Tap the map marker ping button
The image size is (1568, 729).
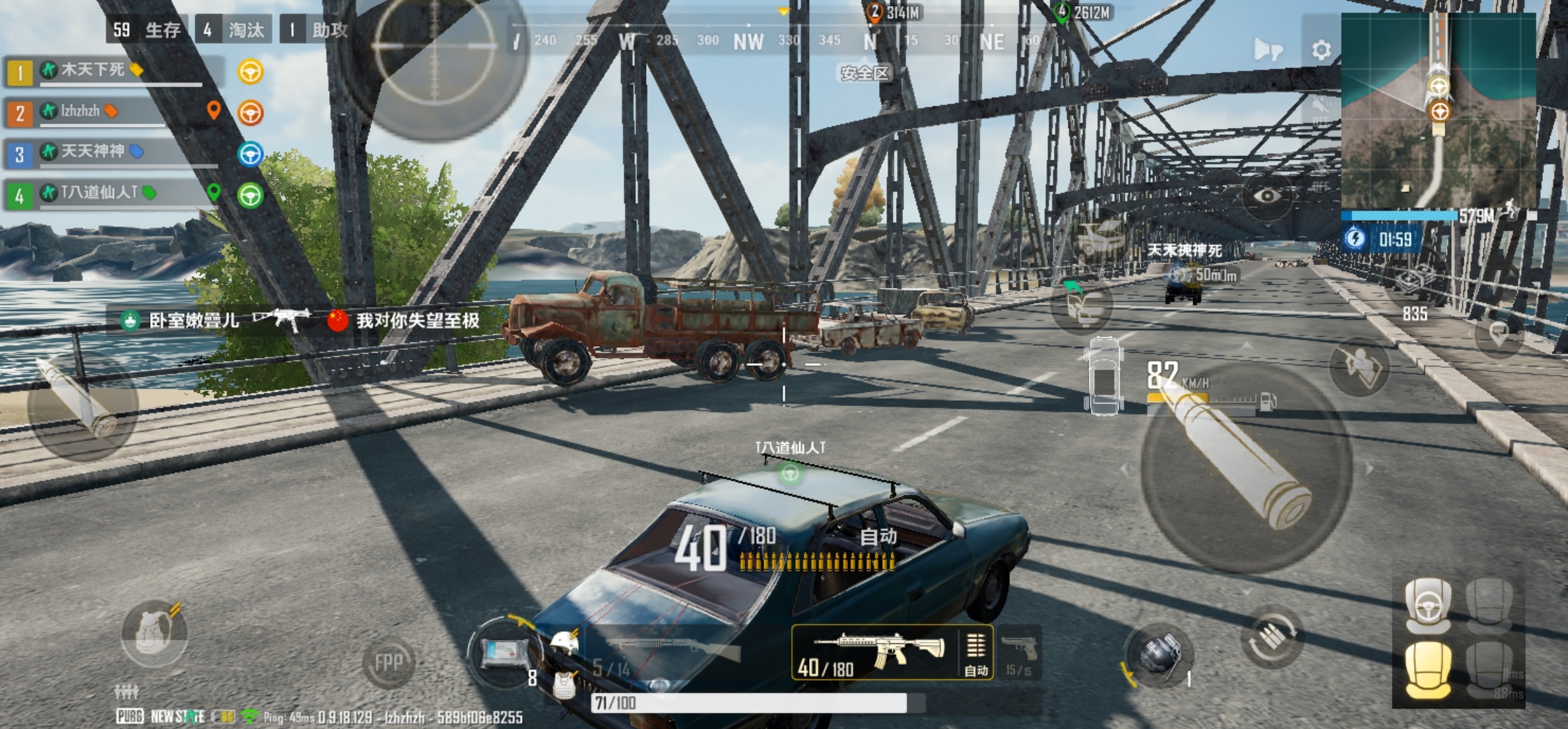coord(1499,332)
